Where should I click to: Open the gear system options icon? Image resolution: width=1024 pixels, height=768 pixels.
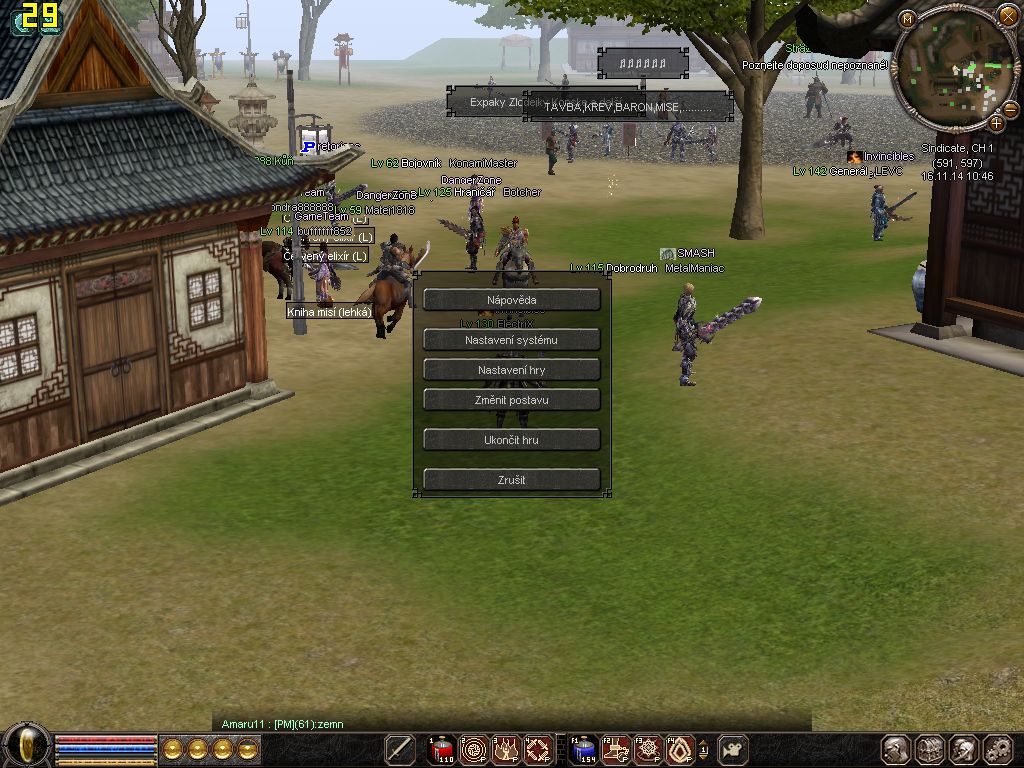pos(998,749)
